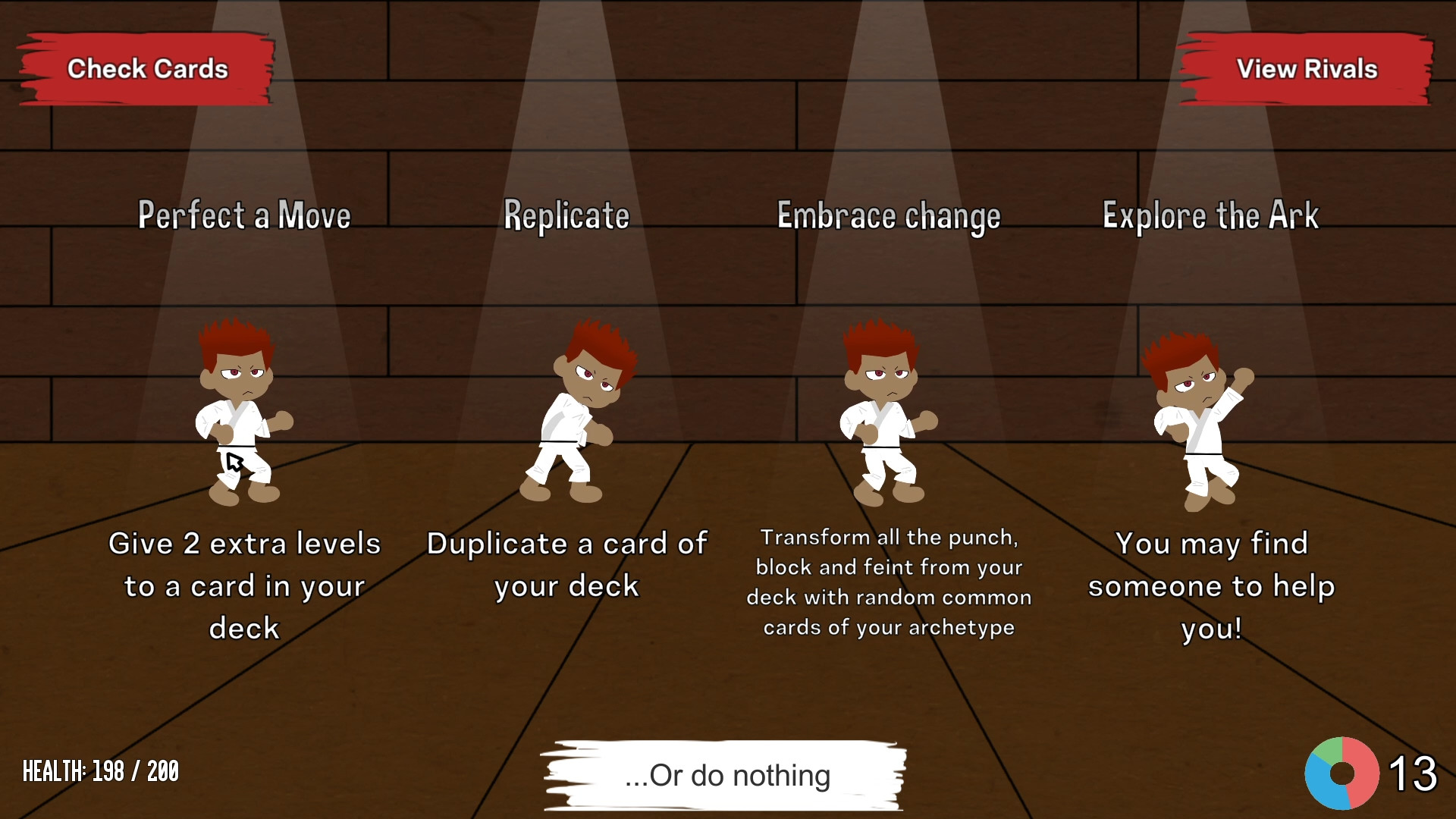Pick the Perfect a Move title text

pos(243,215)
